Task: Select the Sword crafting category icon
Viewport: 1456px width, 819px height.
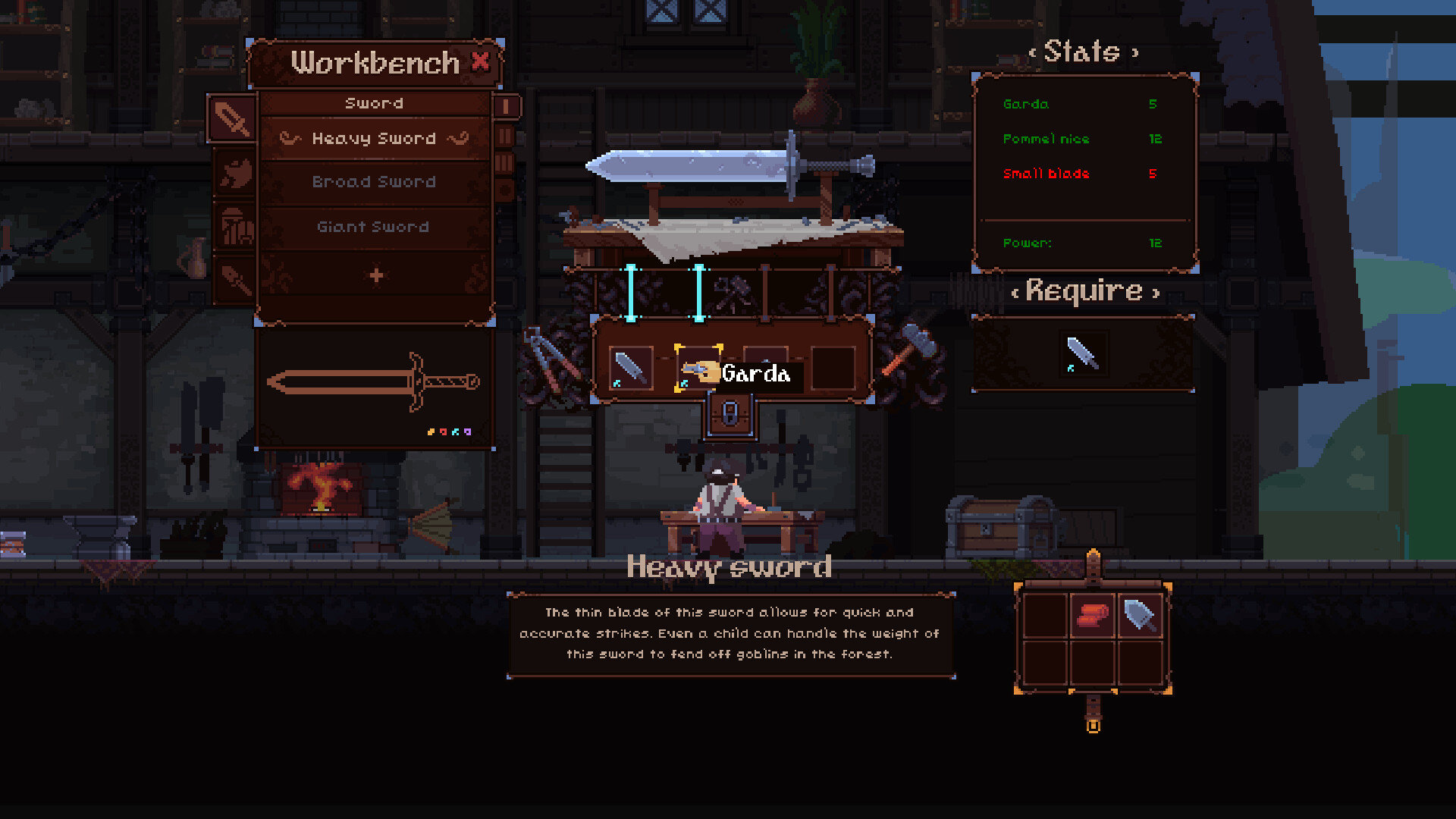Action: pos(232,120)
